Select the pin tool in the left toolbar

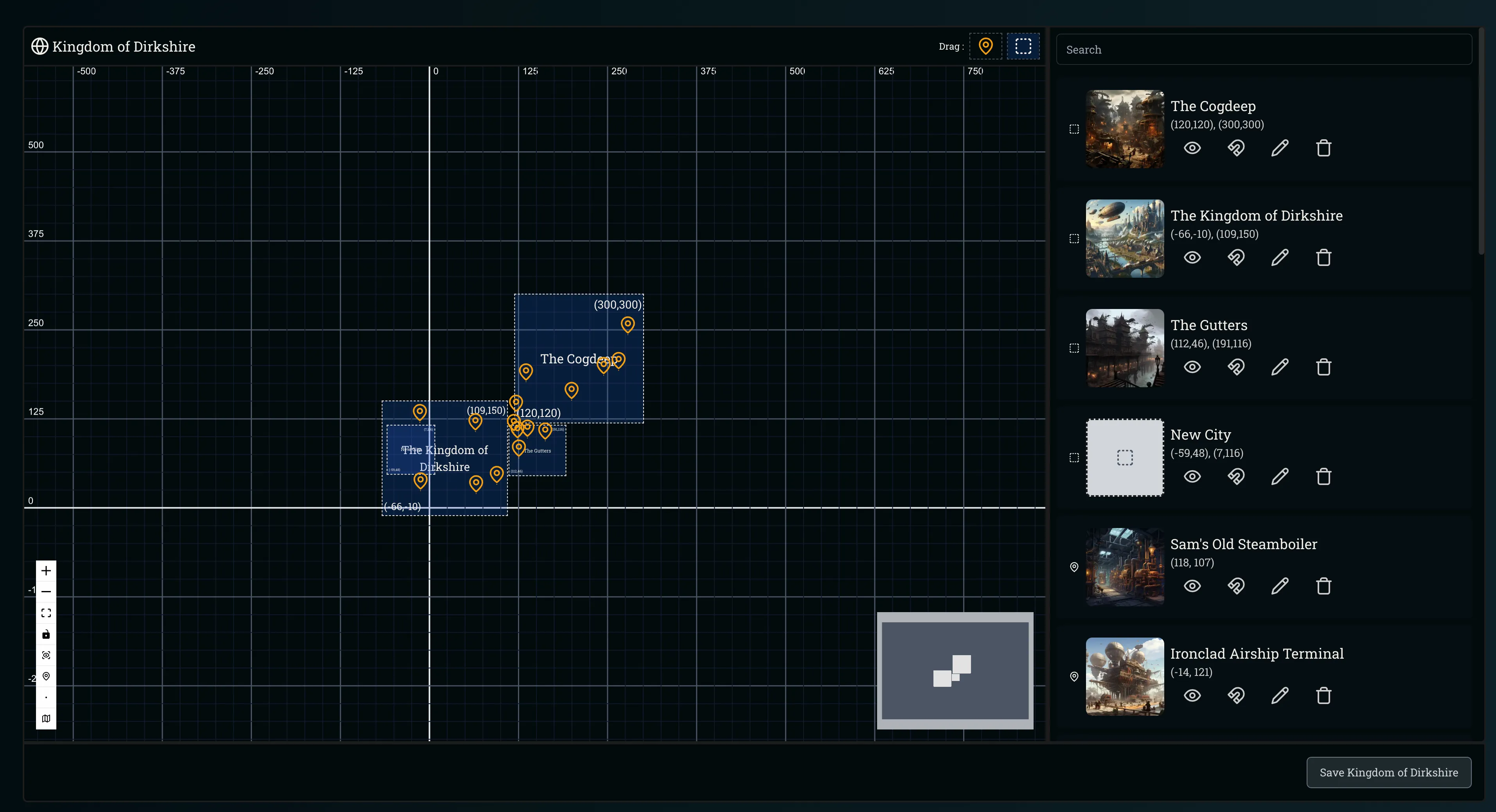pos(46,676)
